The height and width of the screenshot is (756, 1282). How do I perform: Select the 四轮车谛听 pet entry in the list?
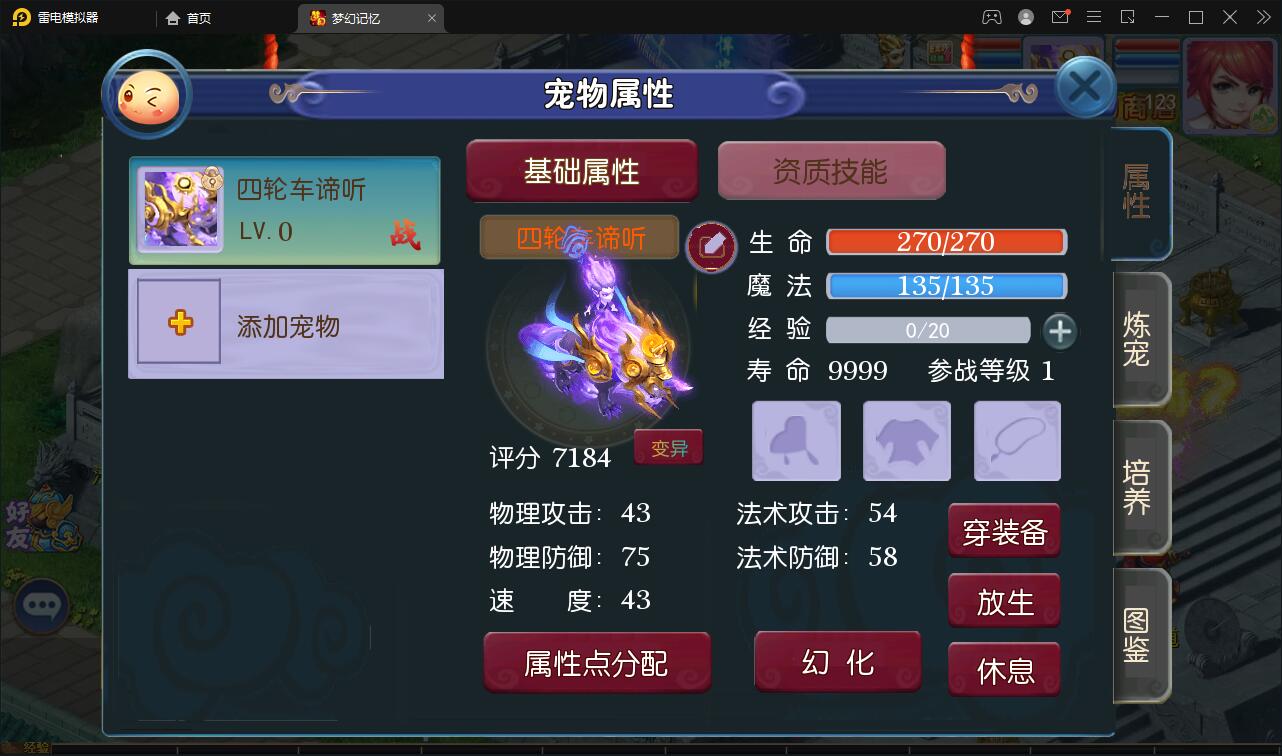pyautogui.click(x=285, y=210)
